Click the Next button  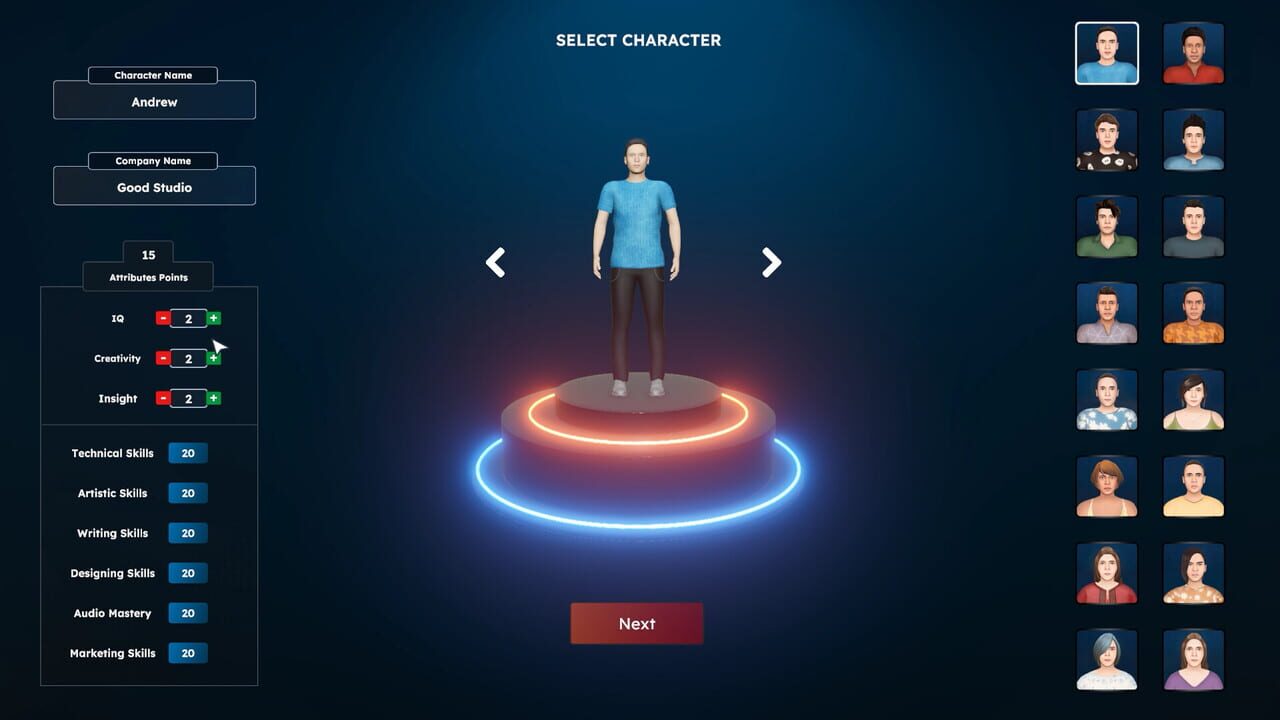tap(637, 623)
